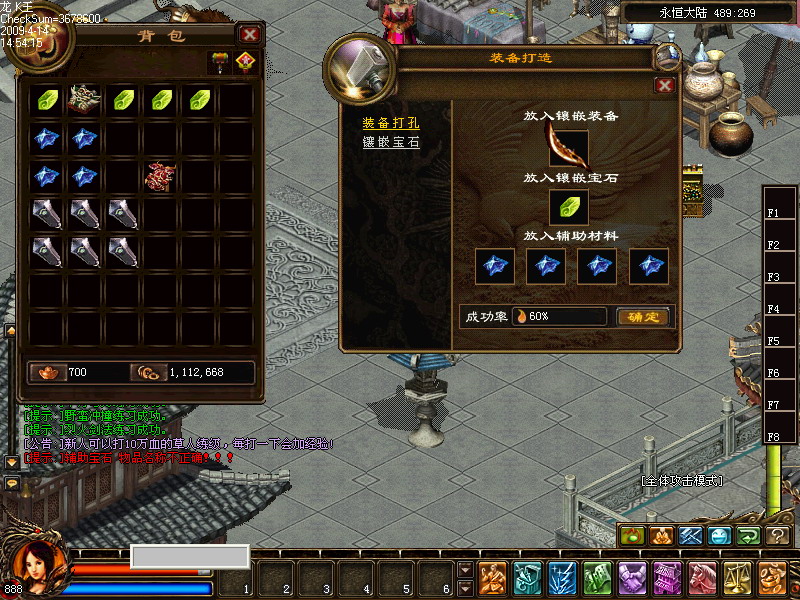800x600 pixels.
Task: Close the backpack (背包) window
Action: click(x=250, y=34)
